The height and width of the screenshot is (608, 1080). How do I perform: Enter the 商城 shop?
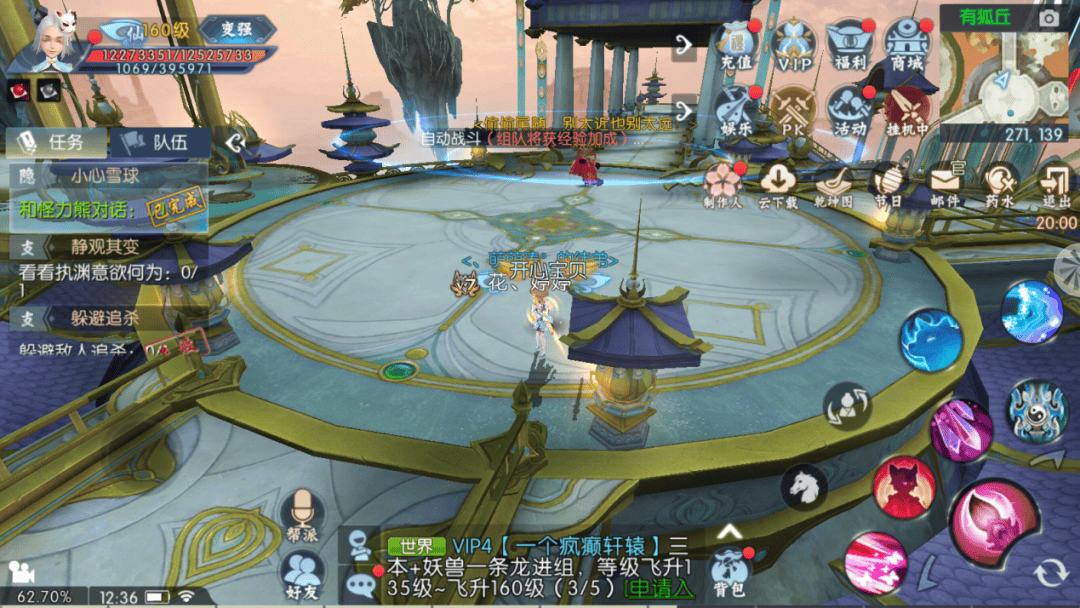pos(908,46)
